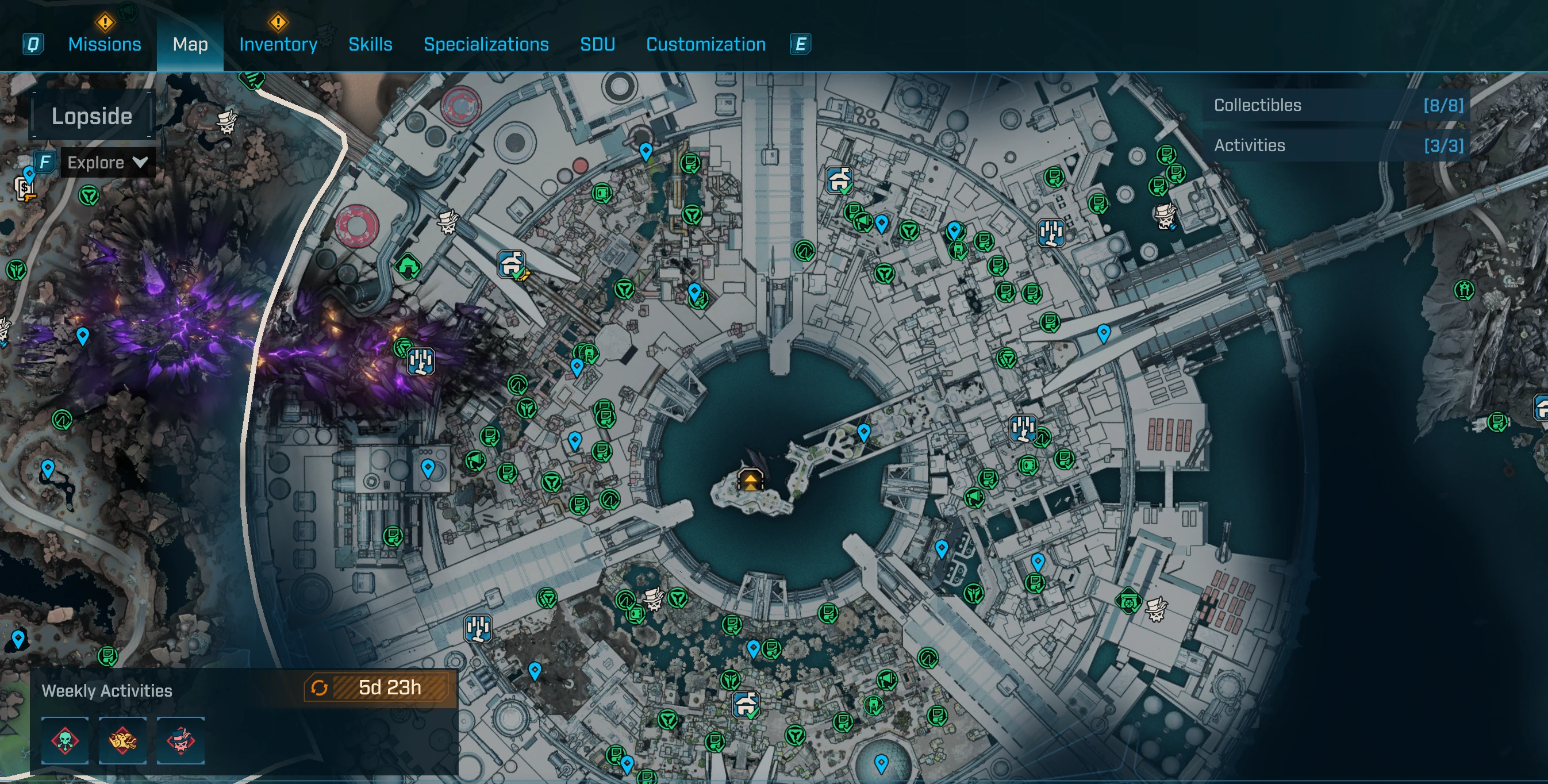The image size is (1548, 784).
Task: Open the Specializations tab
Action: tap(486, 44)
